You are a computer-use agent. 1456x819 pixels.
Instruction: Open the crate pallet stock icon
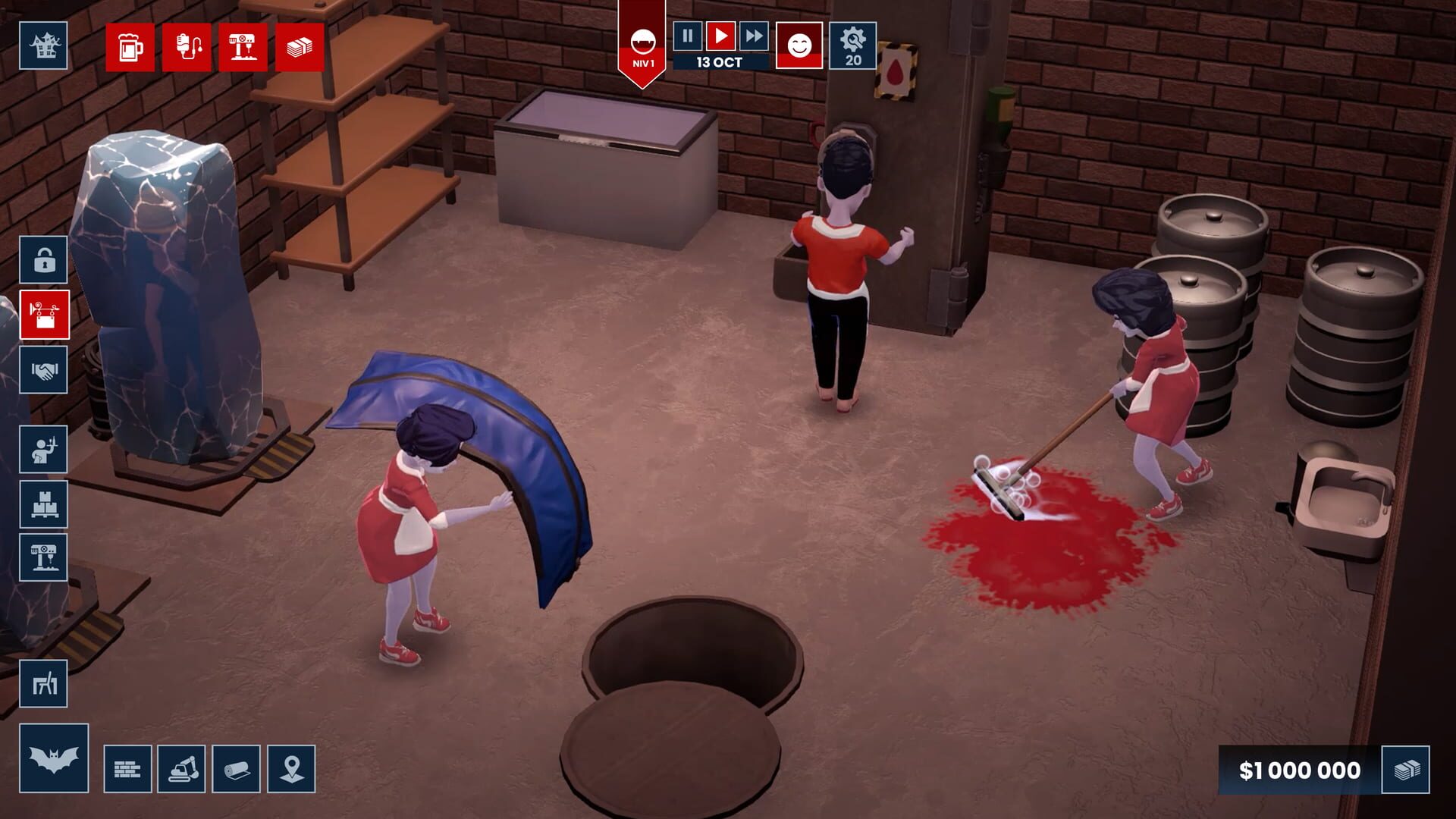click(44, 504)
